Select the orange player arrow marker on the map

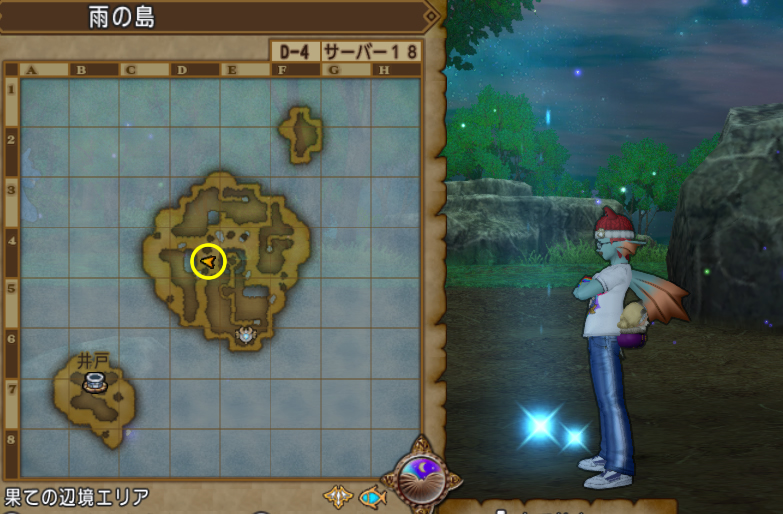point(208,262)
